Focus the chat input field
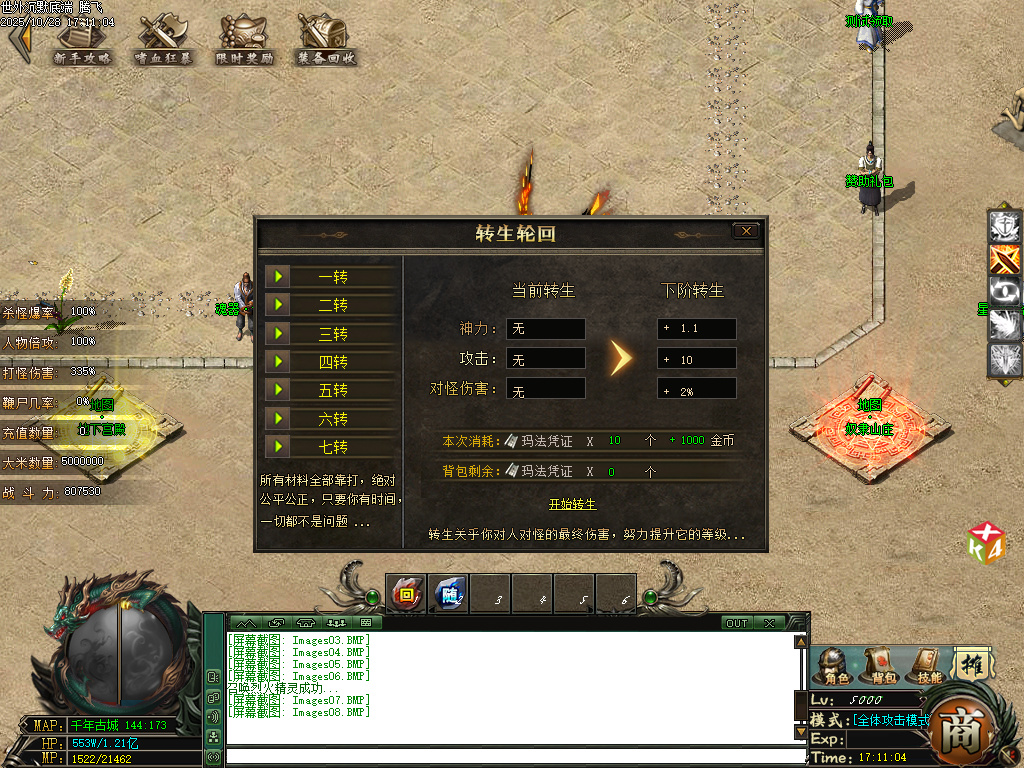This screenshot has height=768, width=1024. tap(510, 757)
